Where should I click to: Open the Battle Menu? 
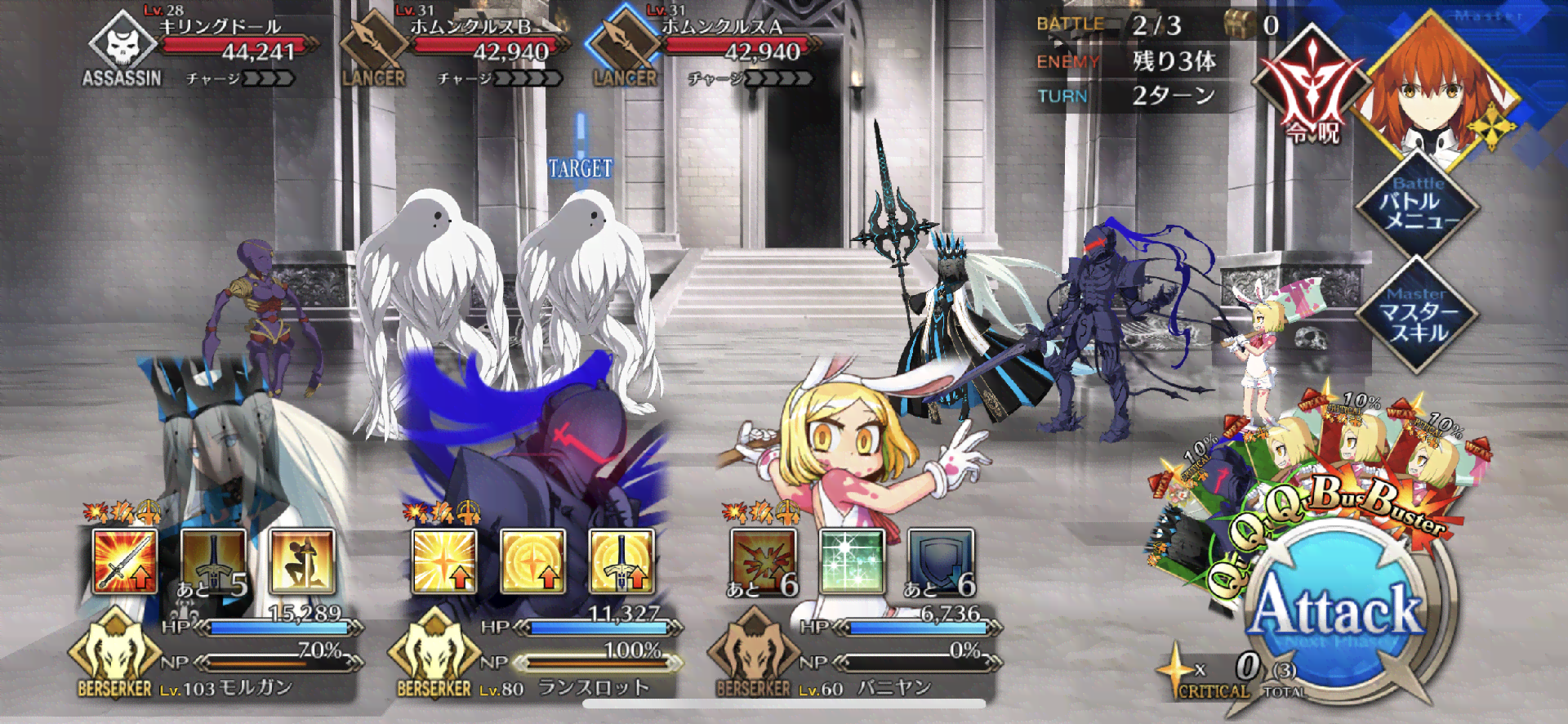[x=1417, y=203]
